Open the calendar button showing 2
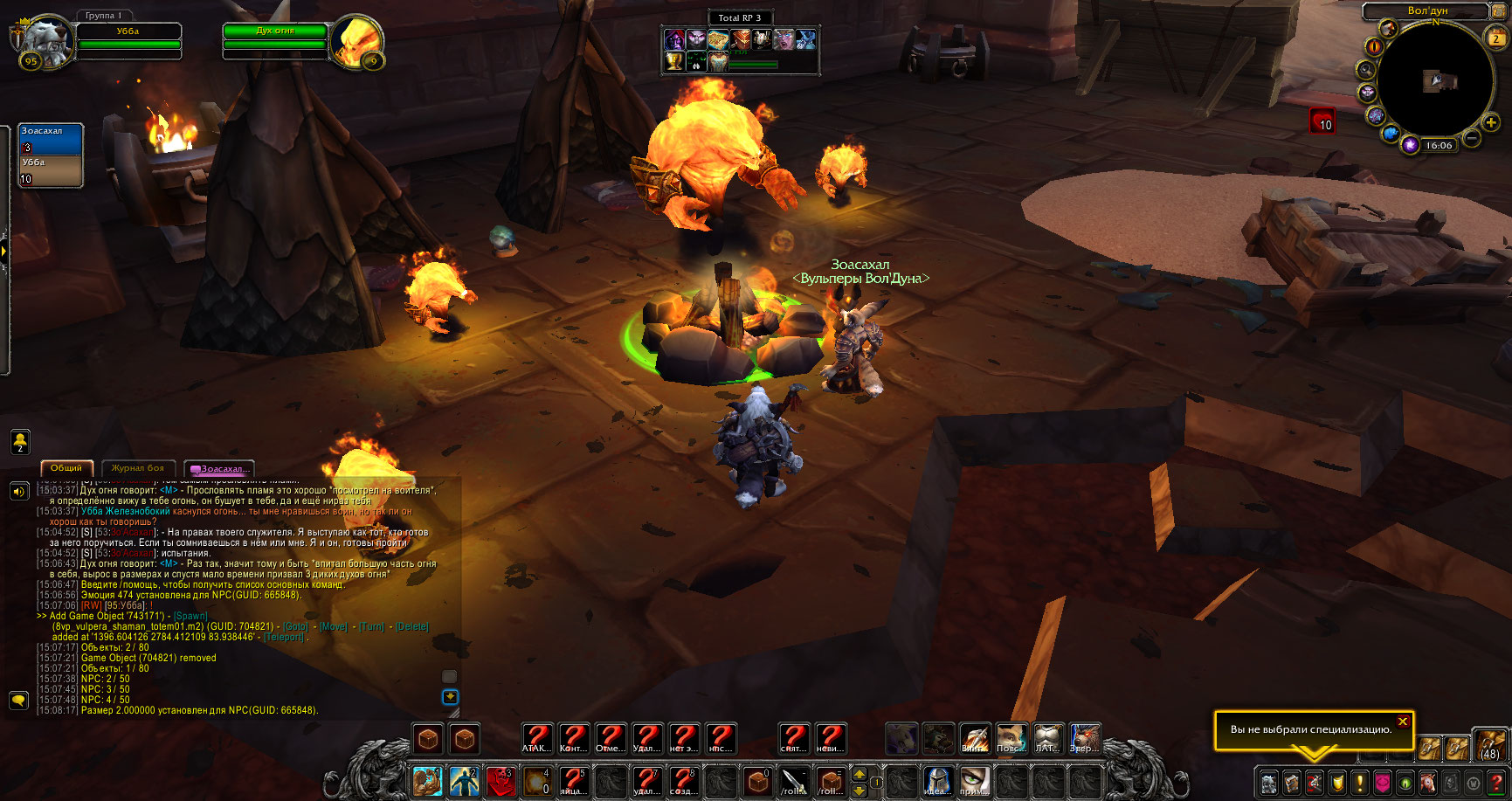 point(1495,38)
